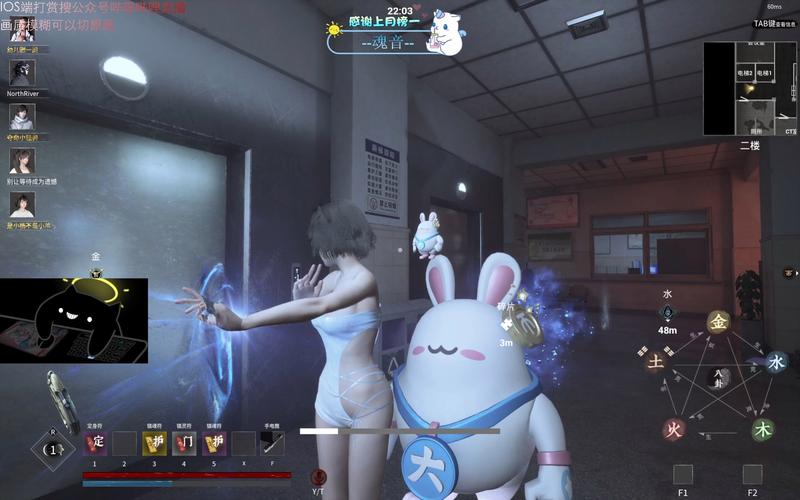Click the 水 waypoint marker showing 48m
800x500 pixels.
click(x=667, y=313)
